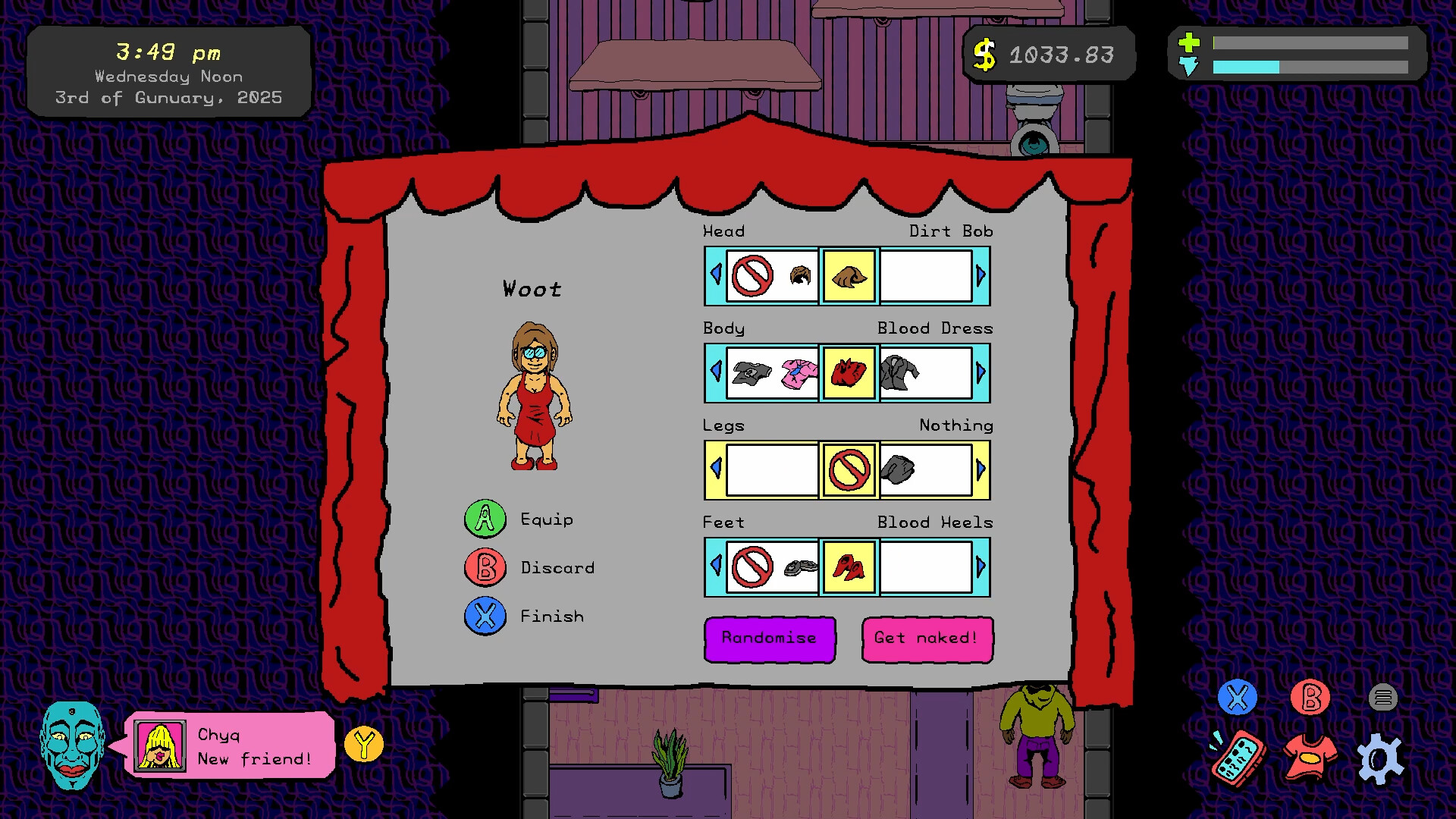Click the blue X button icon bottom right

[1238, 696]
